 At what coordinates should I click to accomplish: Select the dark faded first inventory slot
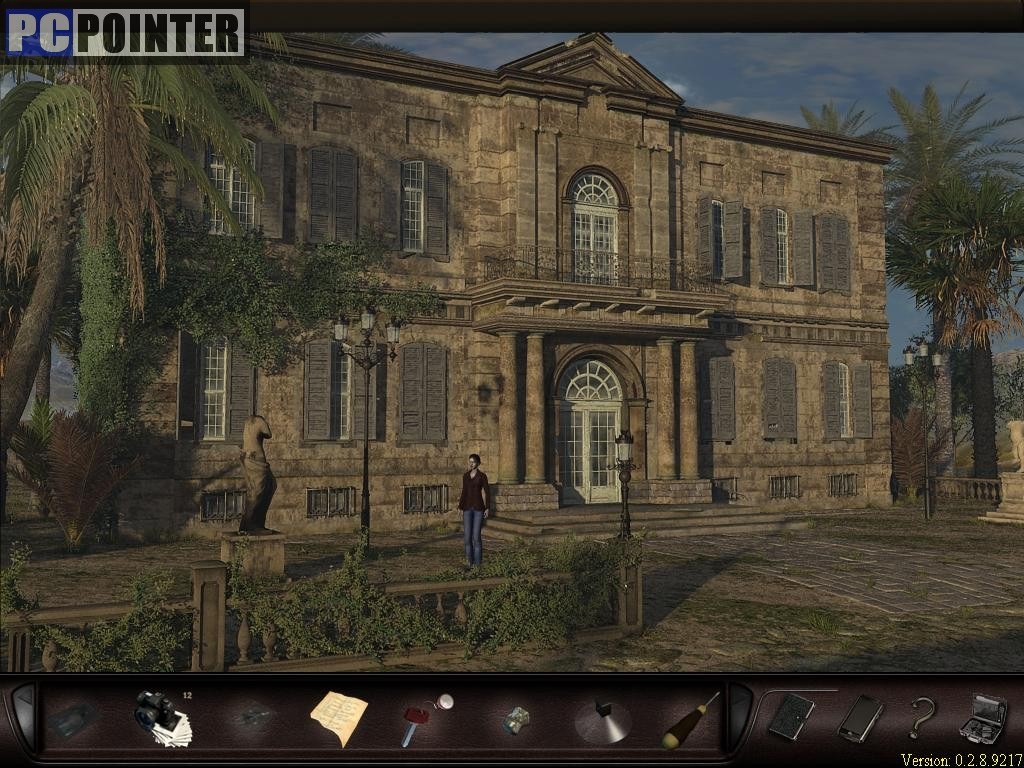(75, 719)
